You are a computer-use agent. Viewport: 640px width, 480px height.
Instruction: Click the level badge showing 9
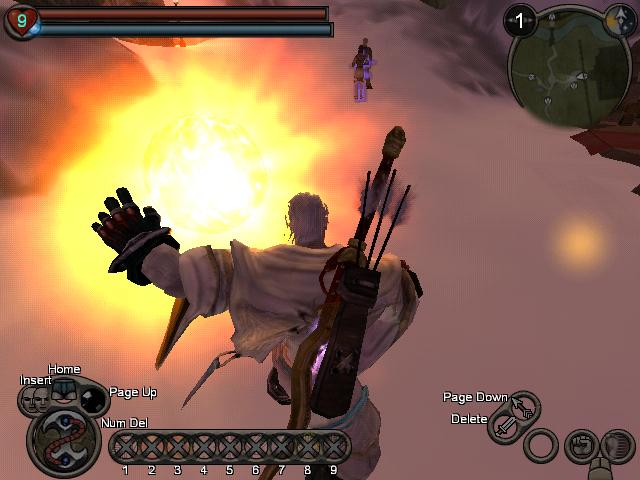click(20, 19)
